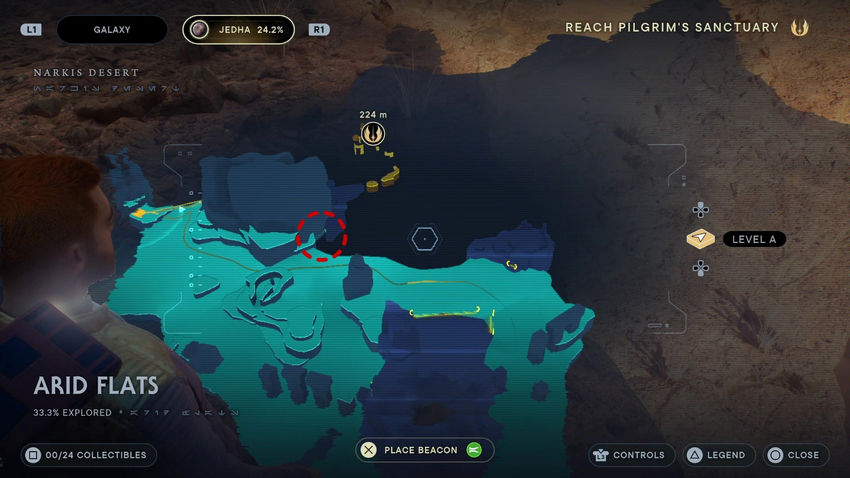Viewport: 850px width, 478px height.
Task: Open the map Legend
Action: pyautogui.click(x=716, y=455)
